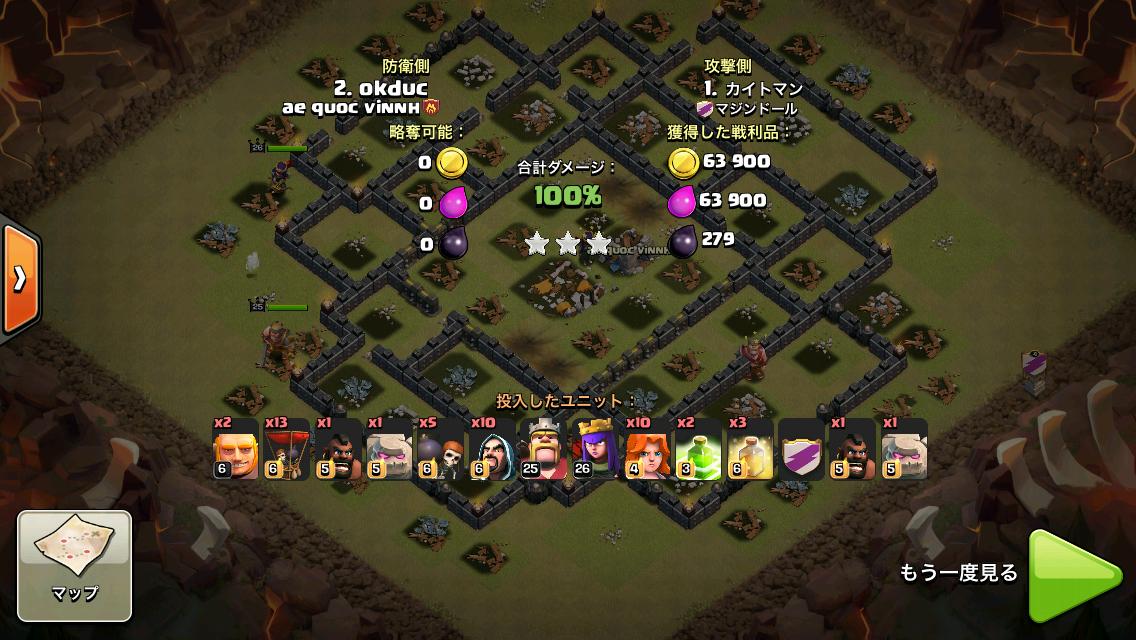Select the Giant unit icon
1136x640 pixels.
click(x=236, y=449)
